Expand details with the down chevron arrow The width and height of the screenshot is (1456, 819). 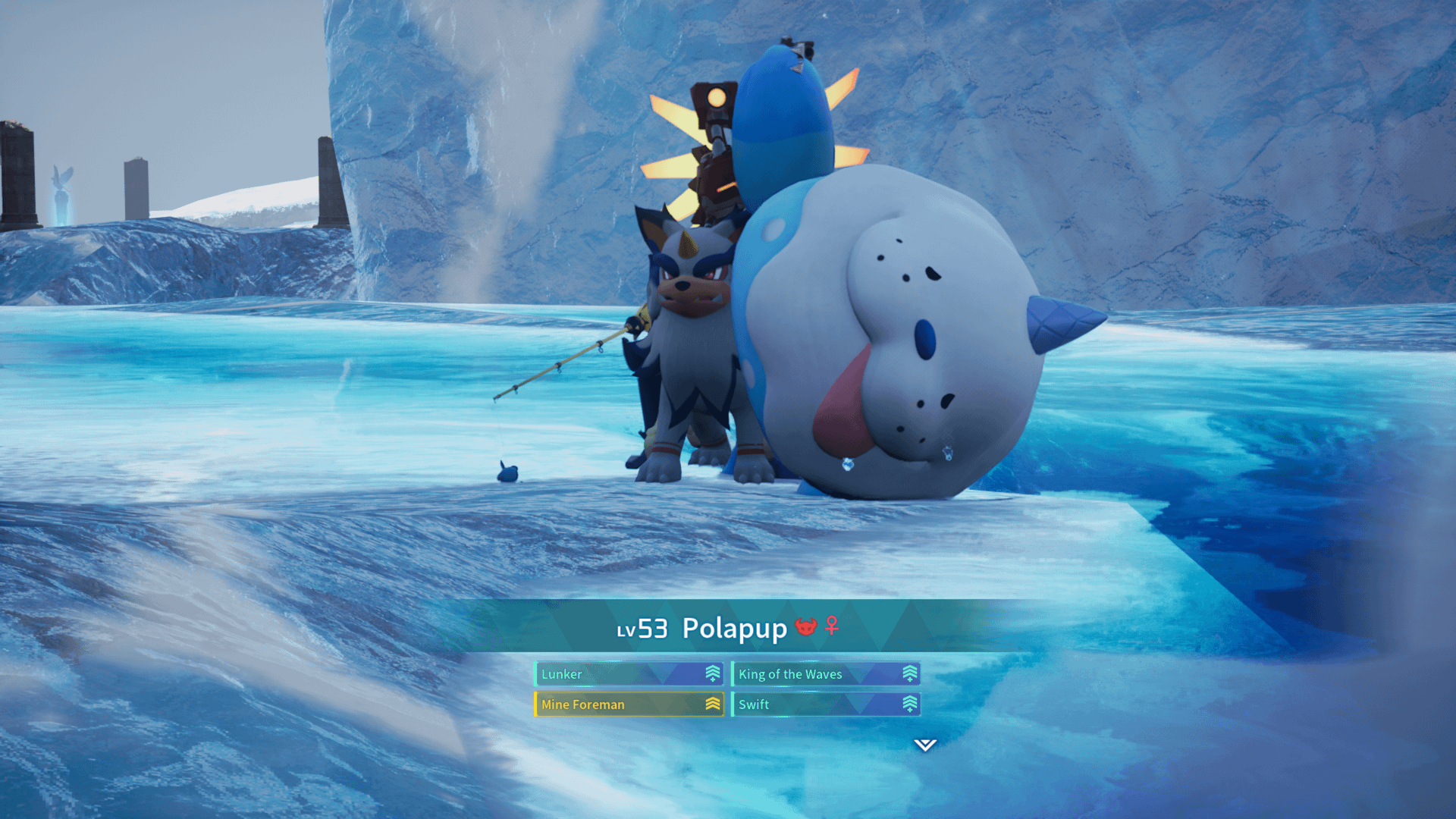coord(924,745)
